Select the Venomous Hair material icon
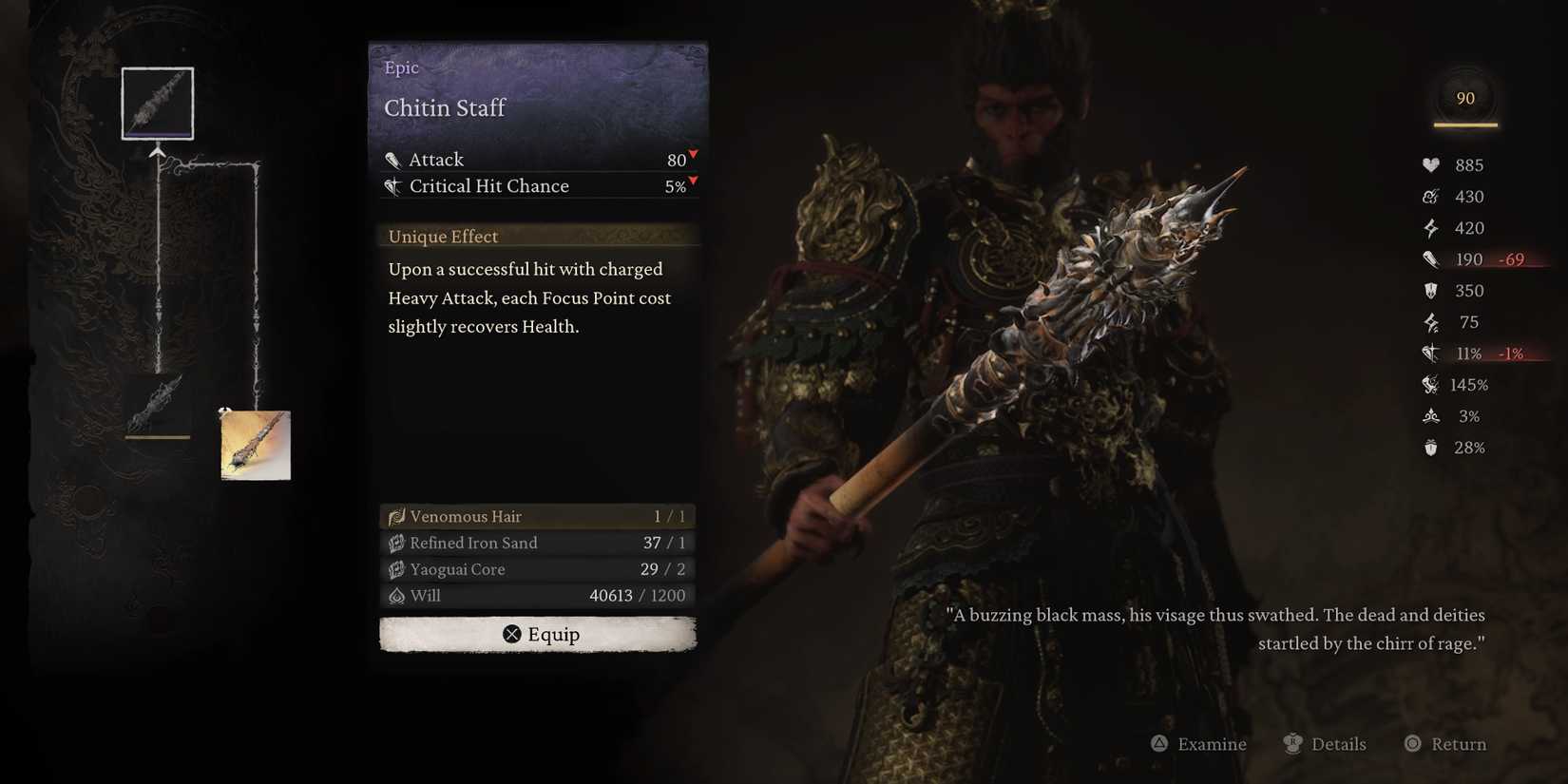 (396, 516)
